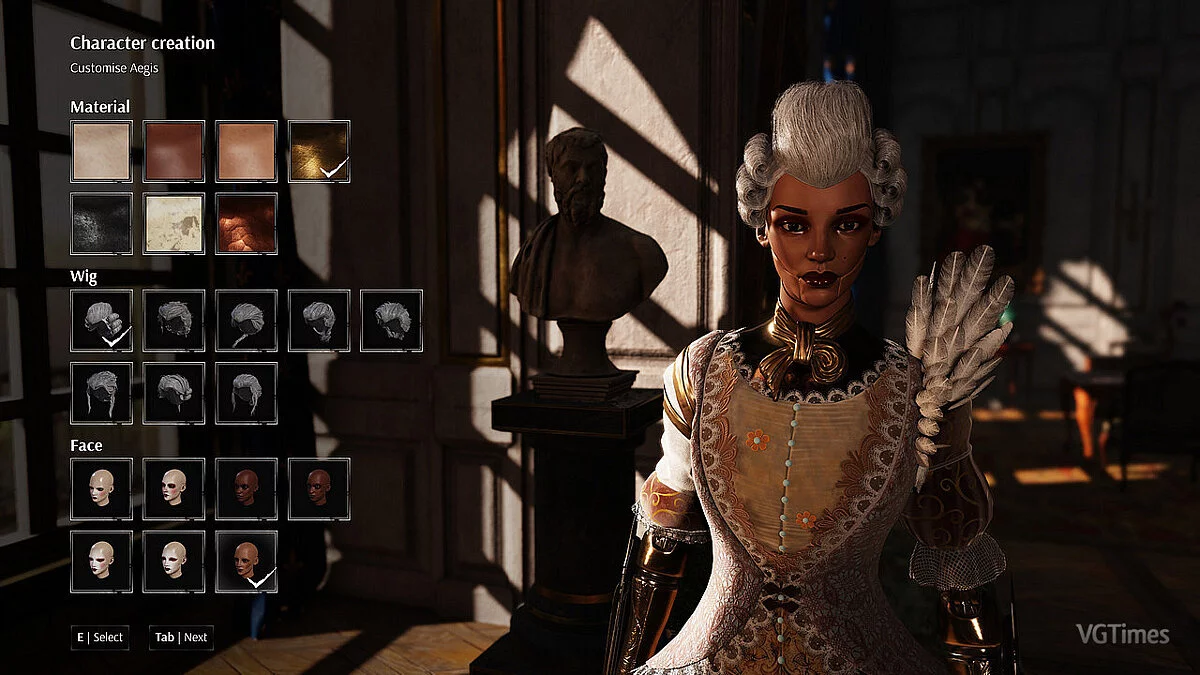Image resolution: width=1200 pixels, height=675 pixels.
Task: Select the glowing copper scales material
Action: click(246, 224)
